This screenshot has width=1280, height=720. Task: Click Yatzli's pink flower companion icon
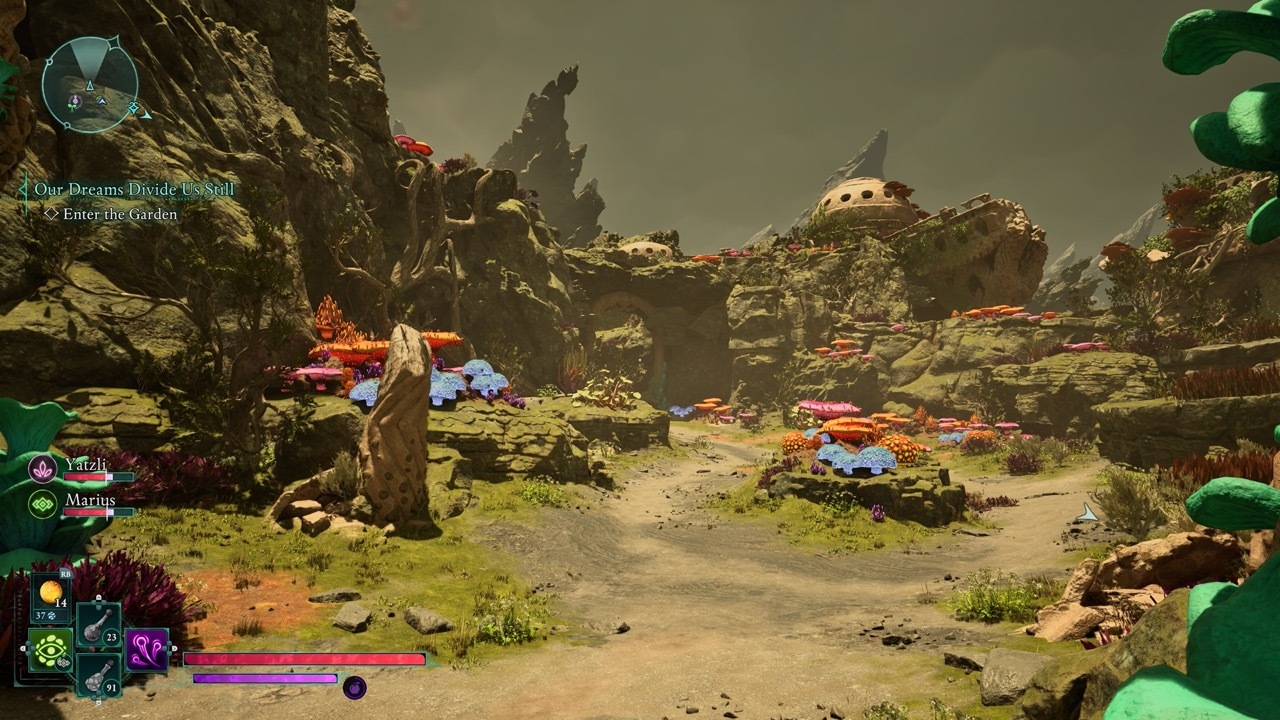tap(42, 467)
